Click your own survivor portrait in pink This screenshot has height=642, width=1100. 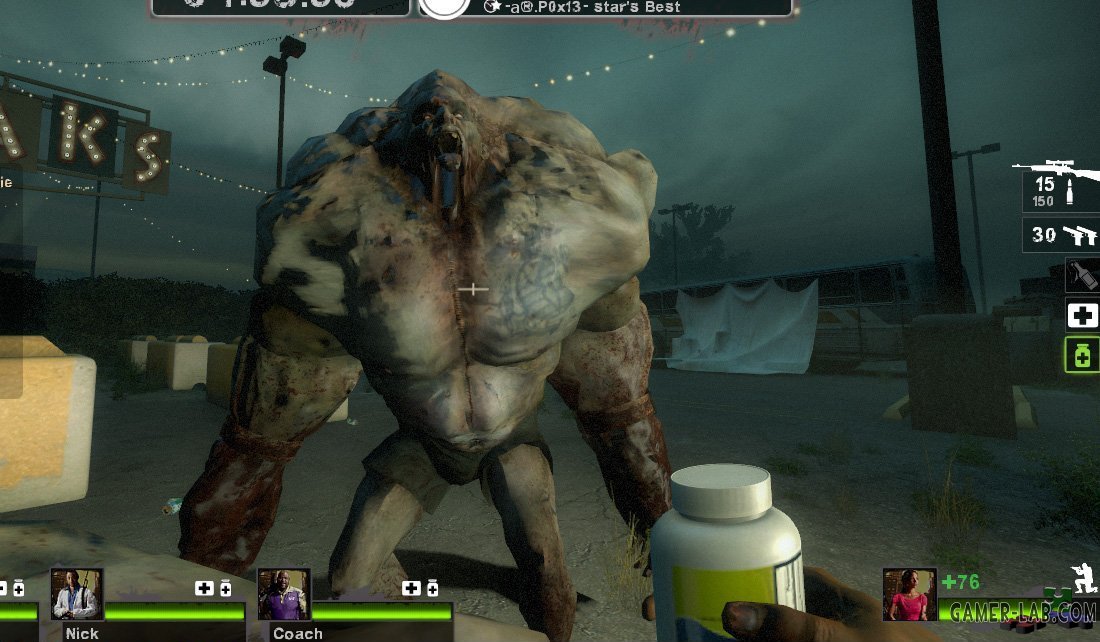(x=909, y=594)
